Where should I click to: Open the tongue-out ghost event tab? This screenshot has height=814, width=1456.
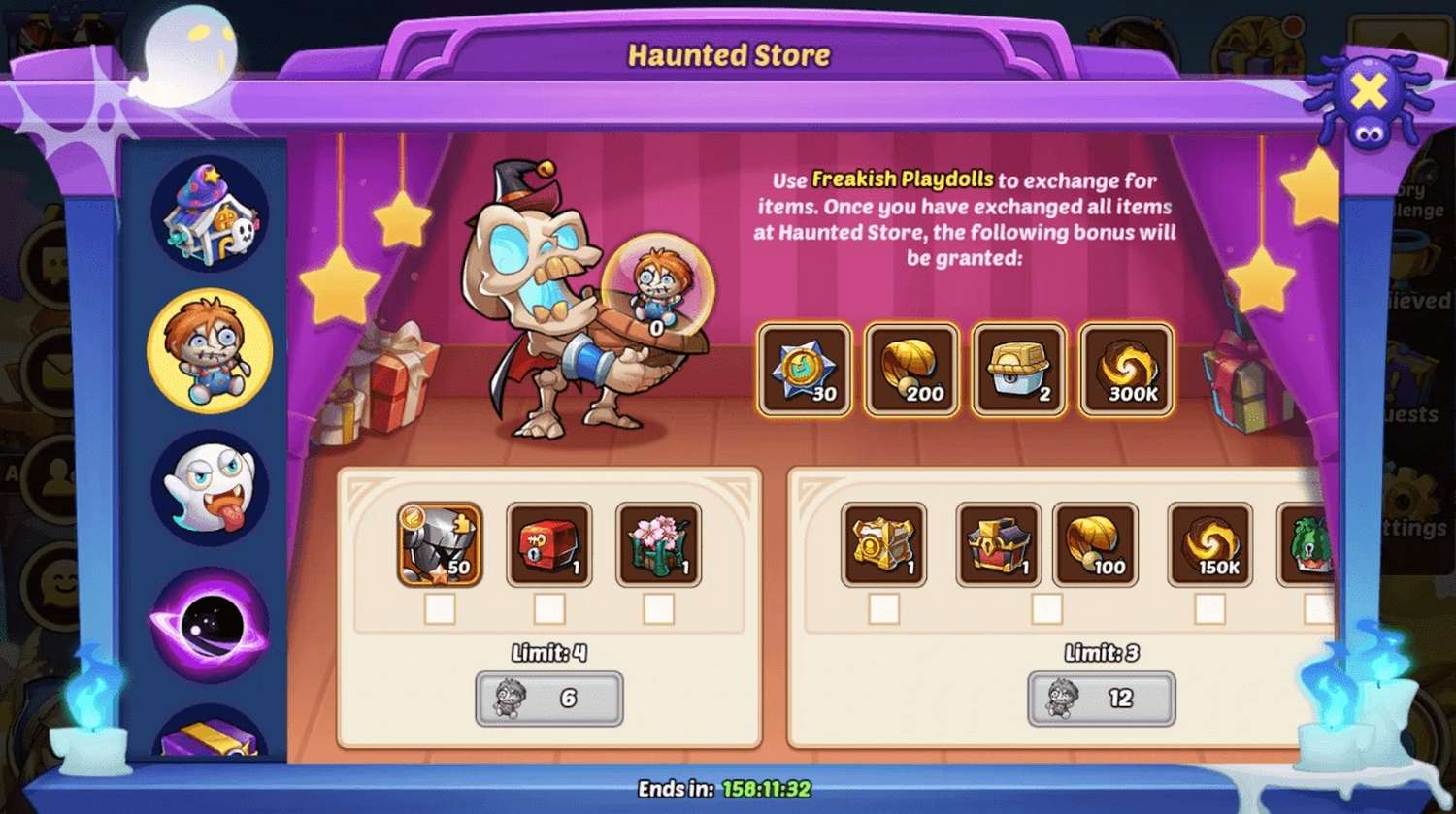pyautogui.click(x=210, y=487)
